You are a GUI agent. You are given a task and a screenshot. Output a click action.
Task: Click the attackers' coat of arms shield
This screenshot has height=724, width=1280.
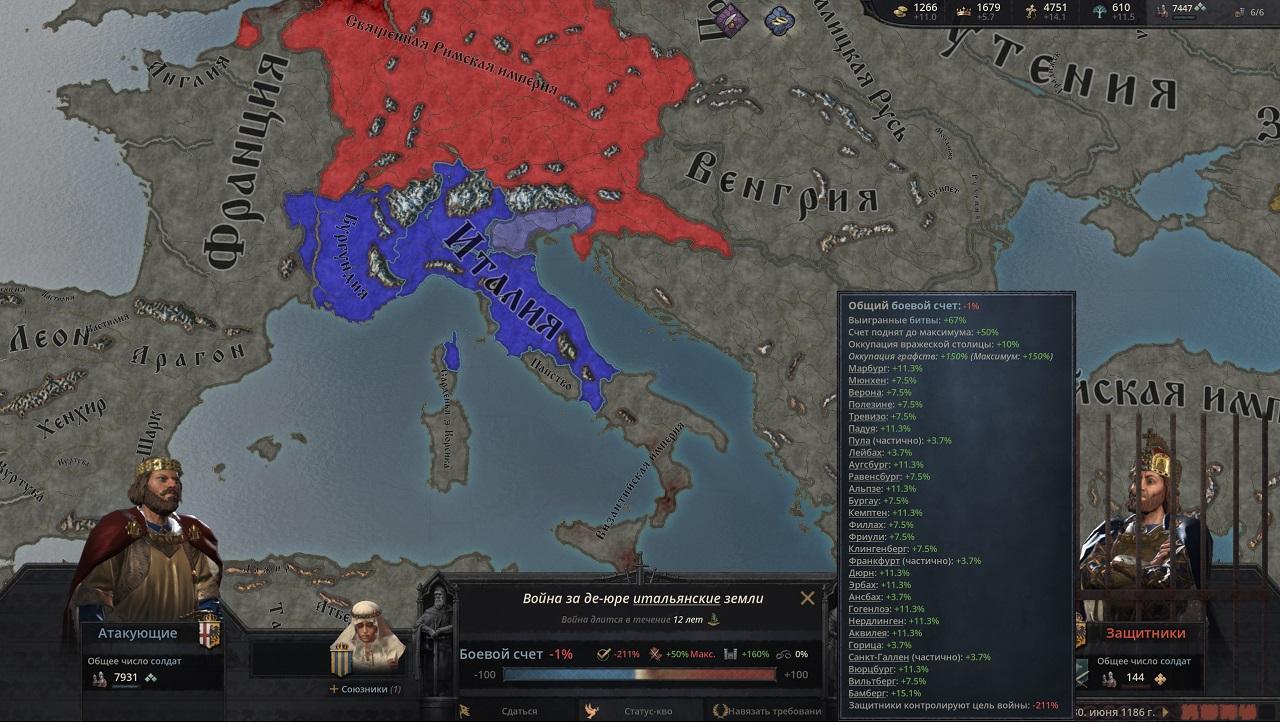pyautogui.click(x=208, y=633)
